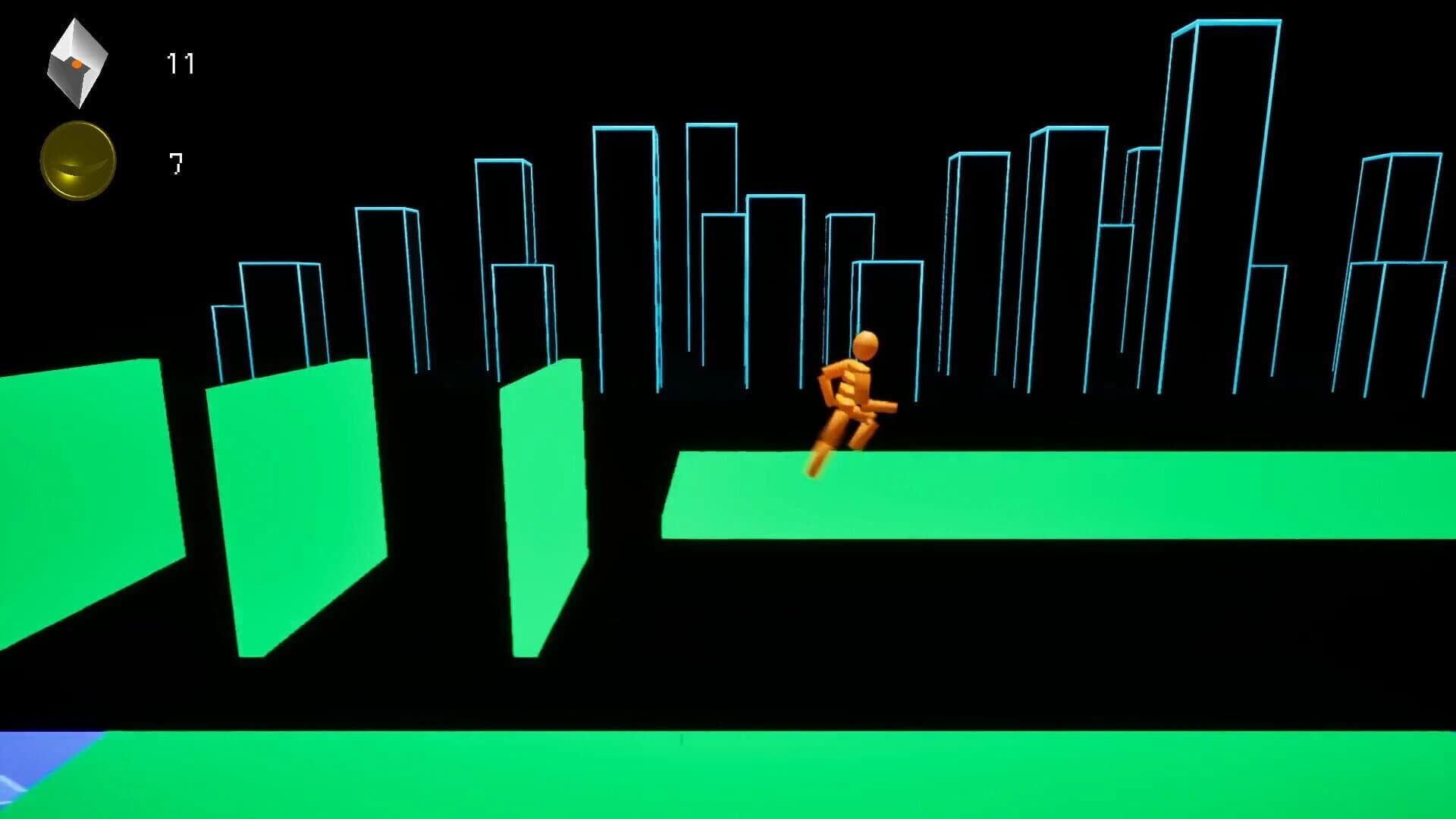Click the coin counter showing 7
This screenshot has height=819, width=1456.
click(175, 161)
